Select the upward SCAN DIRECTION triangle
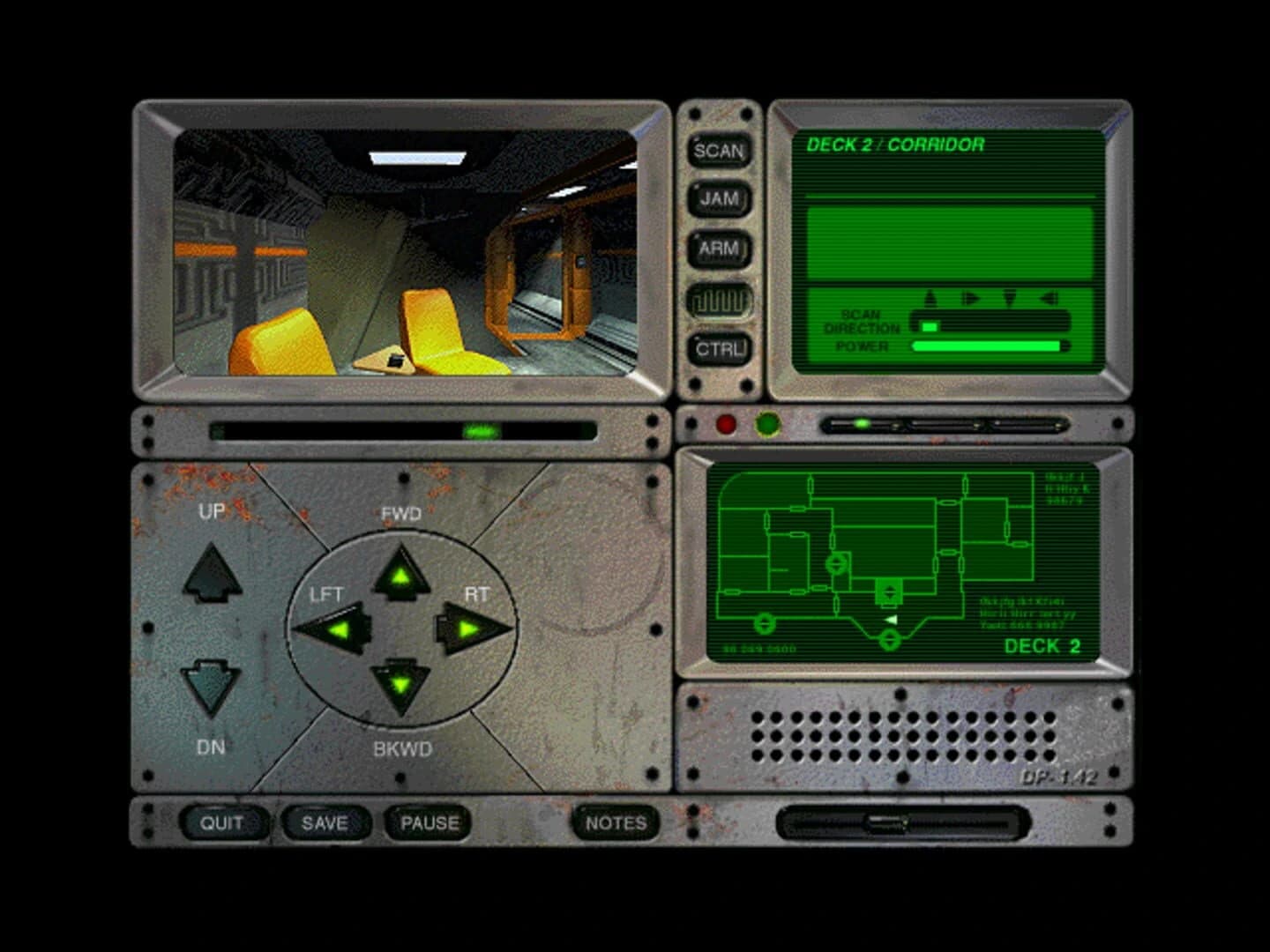This screenshot has height=952, width=1270. click(929, 297)
